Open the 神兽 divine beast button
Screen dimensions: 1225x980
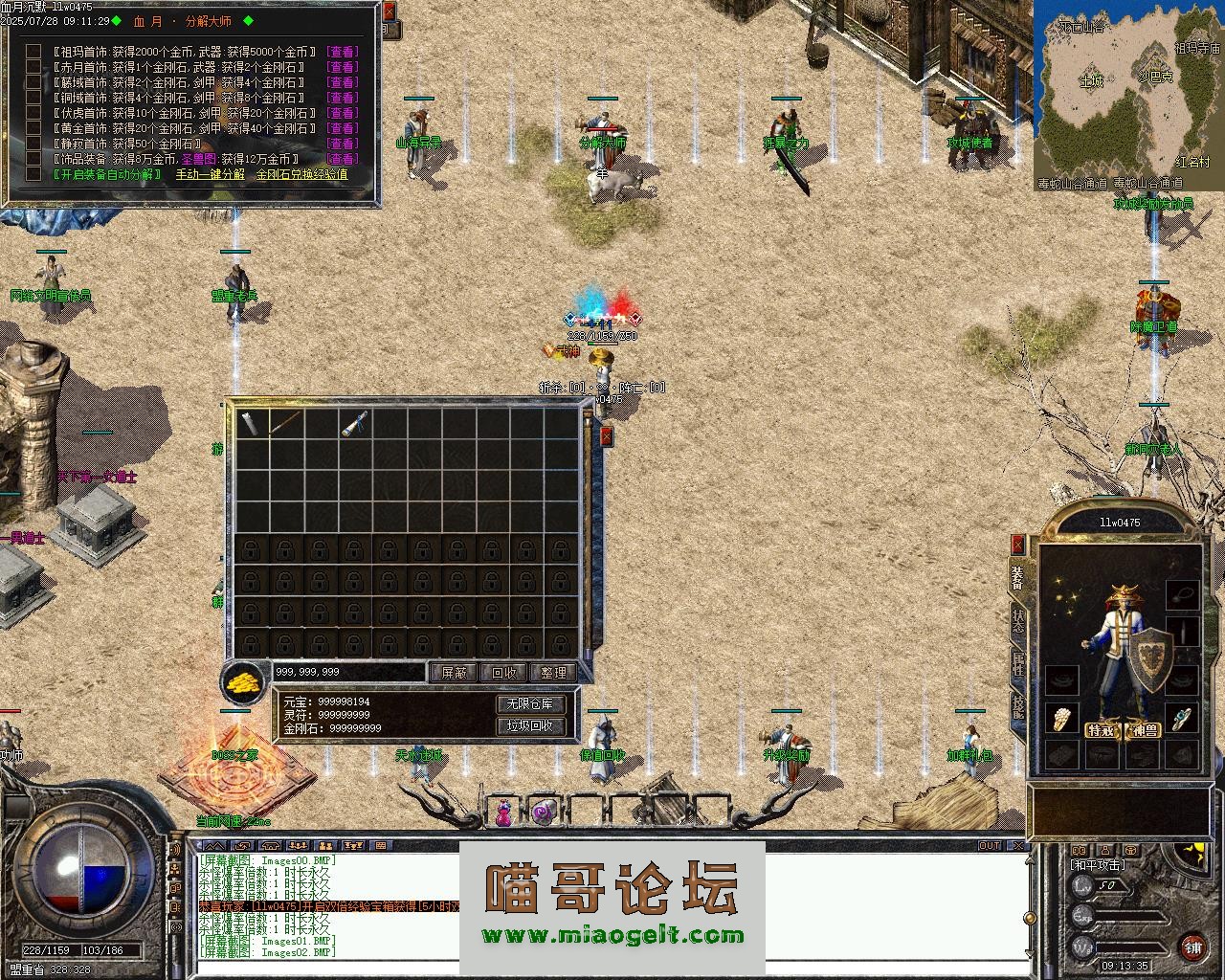point(1145,731)
